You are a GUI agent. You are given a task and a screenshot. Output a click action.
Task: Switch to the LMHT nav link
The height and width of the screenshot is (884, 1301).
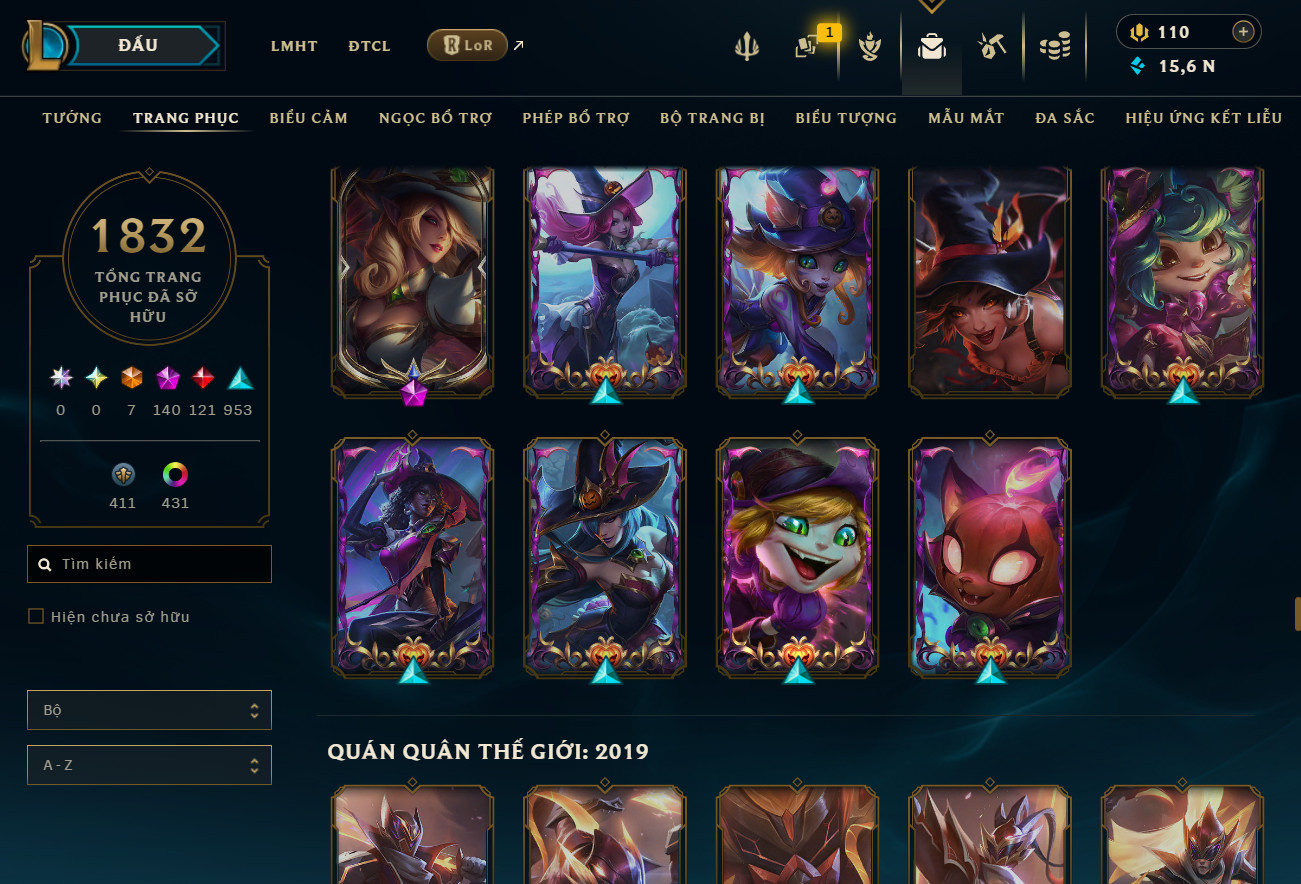294,46
